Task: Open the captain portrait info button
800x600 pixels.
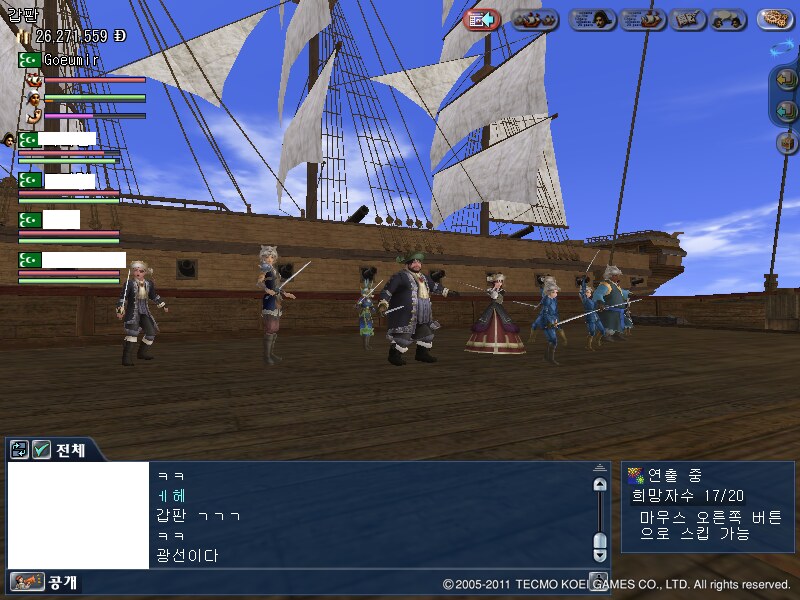Action: [592, 19]
